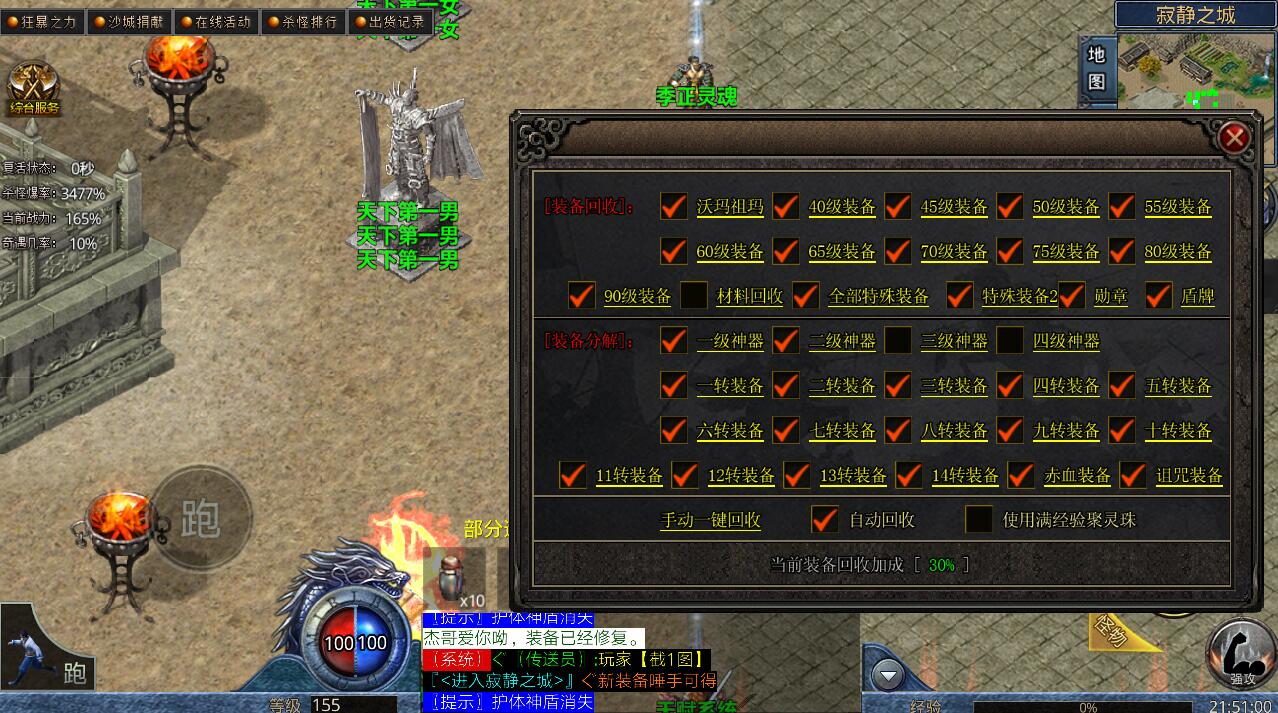Enable the 三级神器 checkbox
The image size is (1278, 713).
898,341
